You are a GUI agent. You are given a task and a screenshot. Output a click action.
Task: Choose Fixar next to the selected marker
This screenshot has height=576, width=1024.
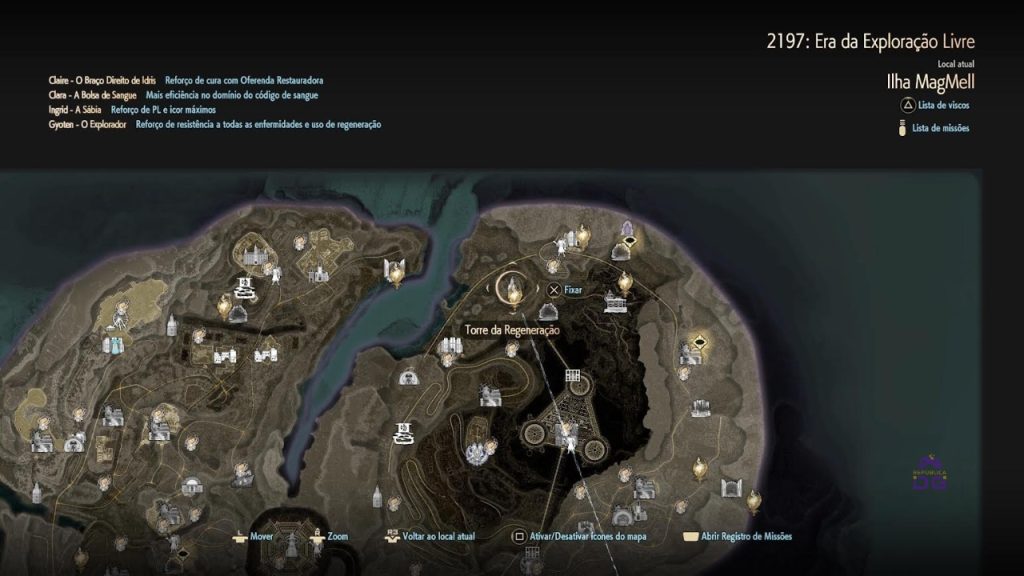coord(573,290)
